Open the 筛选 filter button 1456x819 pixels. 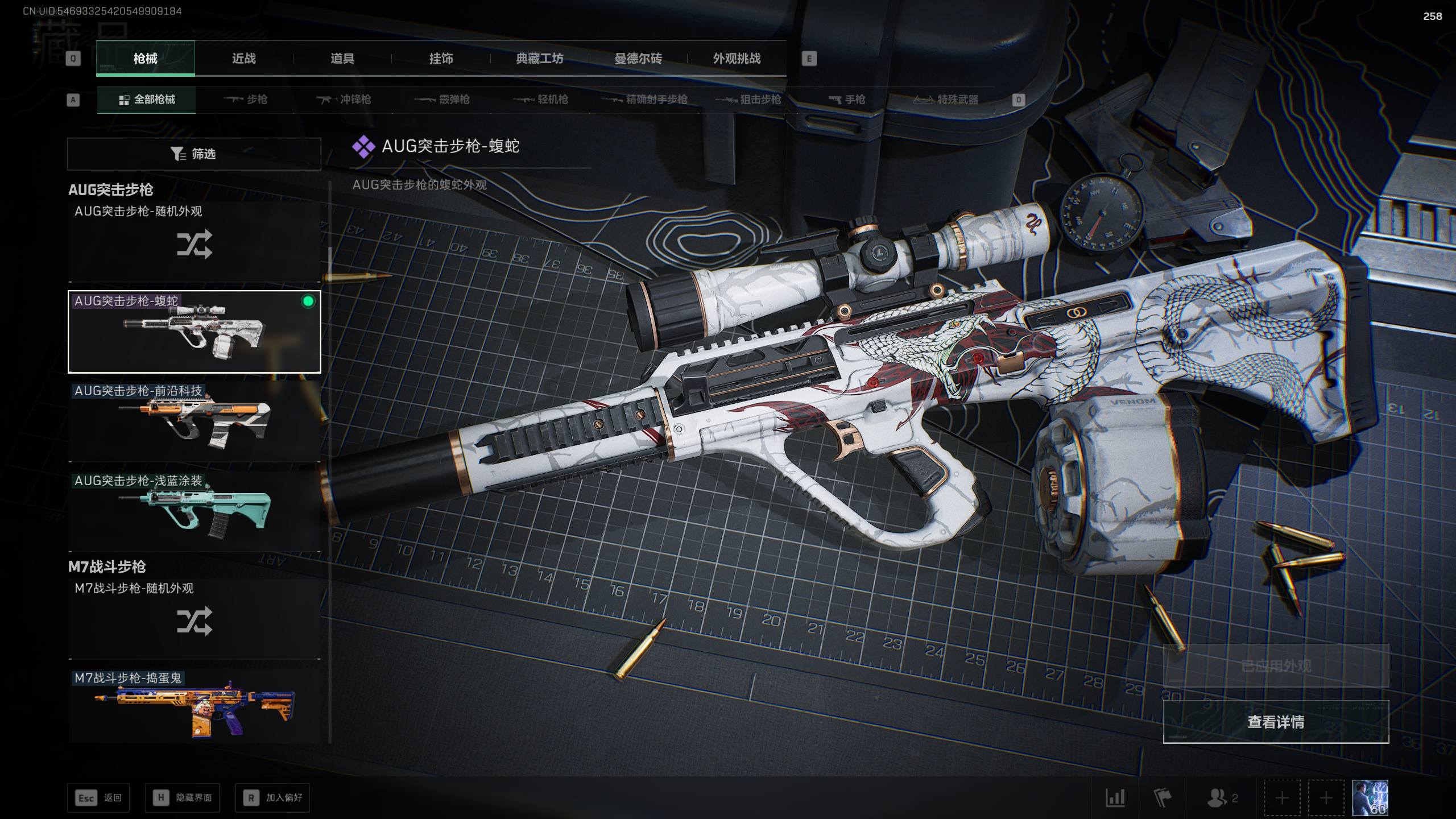[x=194, y=154]
